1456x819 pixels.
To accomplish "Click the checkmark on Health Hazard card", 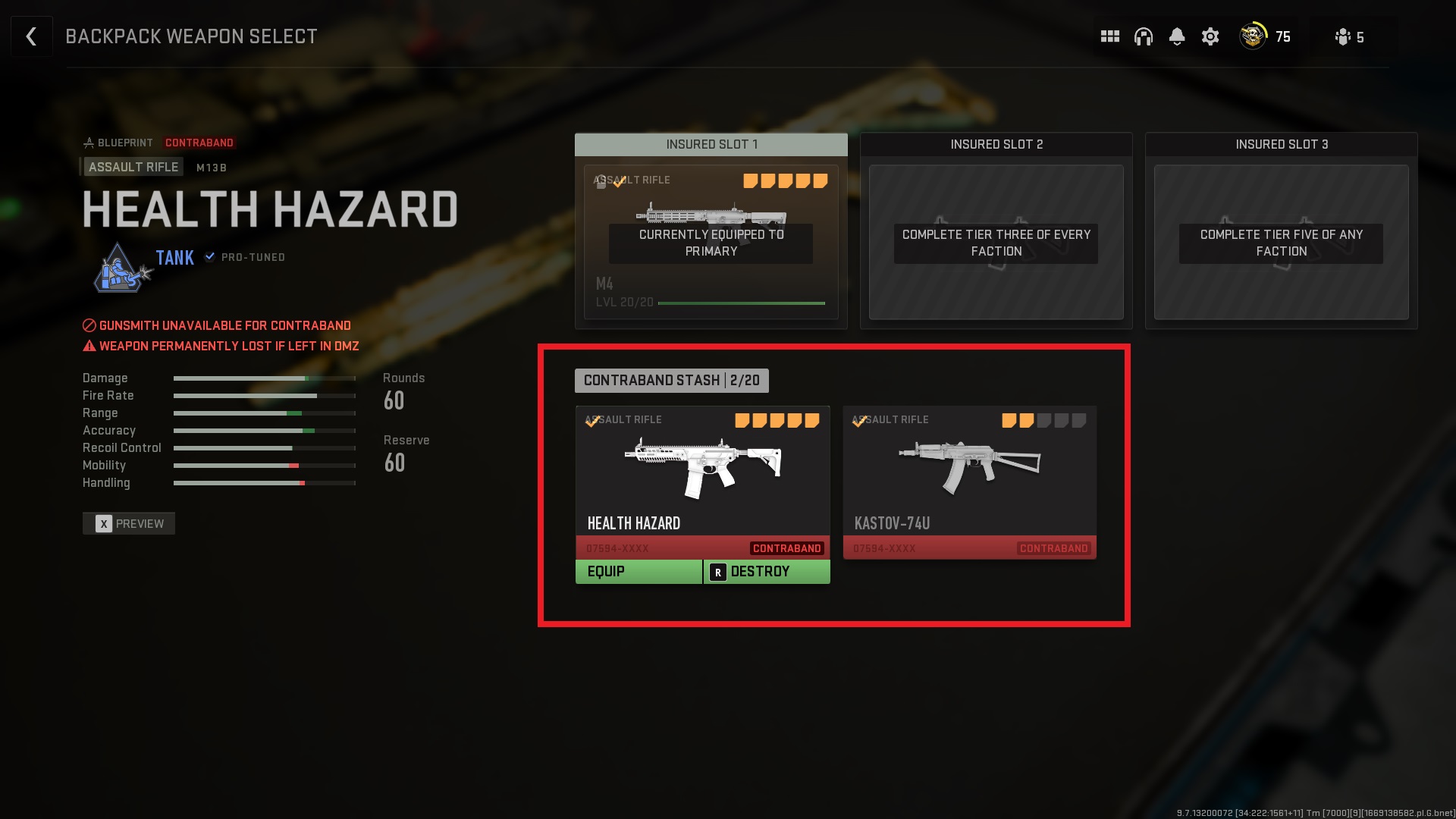I will click(591, 422).
